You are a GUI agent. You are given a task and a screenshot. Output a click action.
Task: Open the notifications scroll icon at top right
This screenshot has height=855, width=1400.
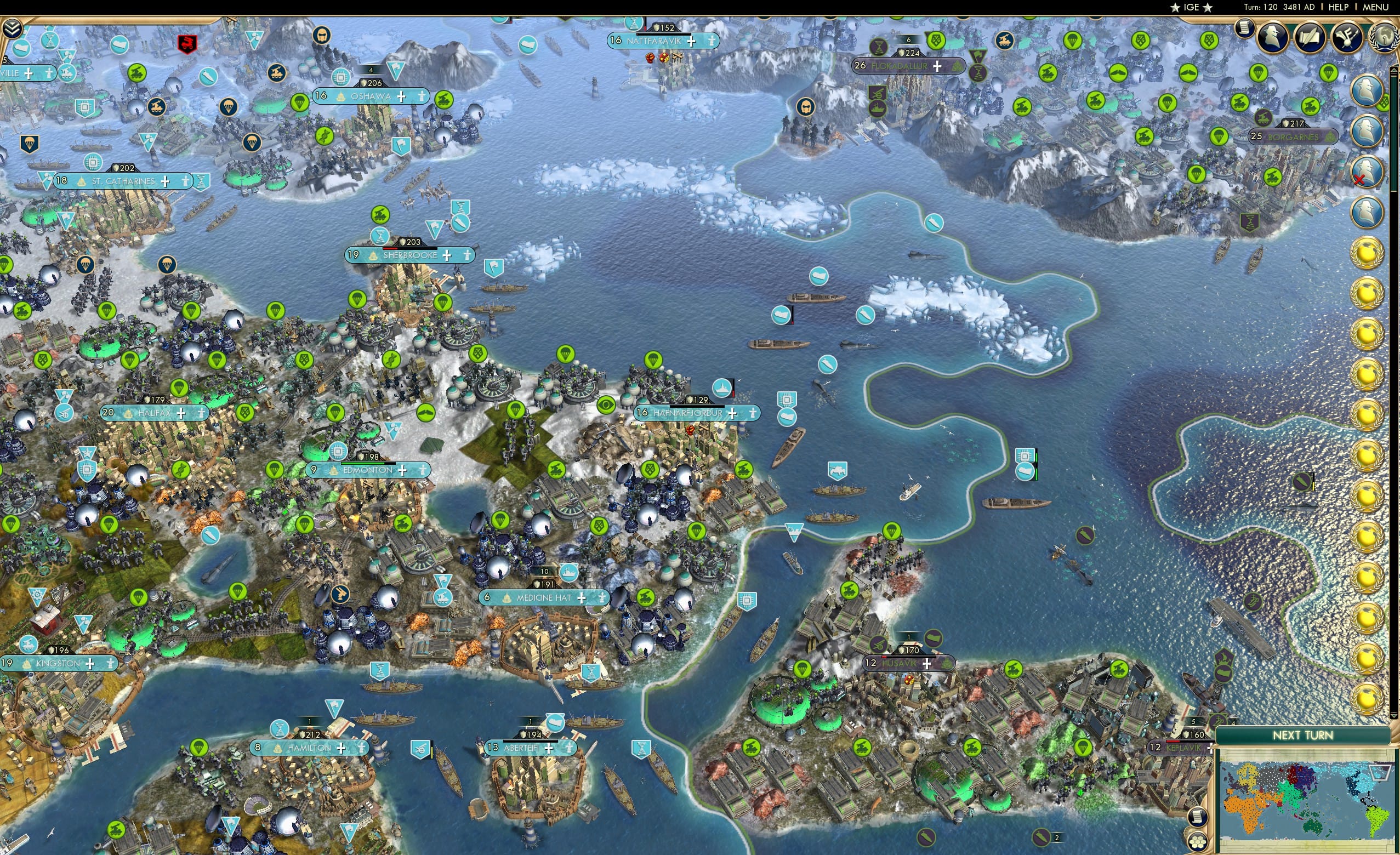pyautogui.click(x=1245, y=27)
